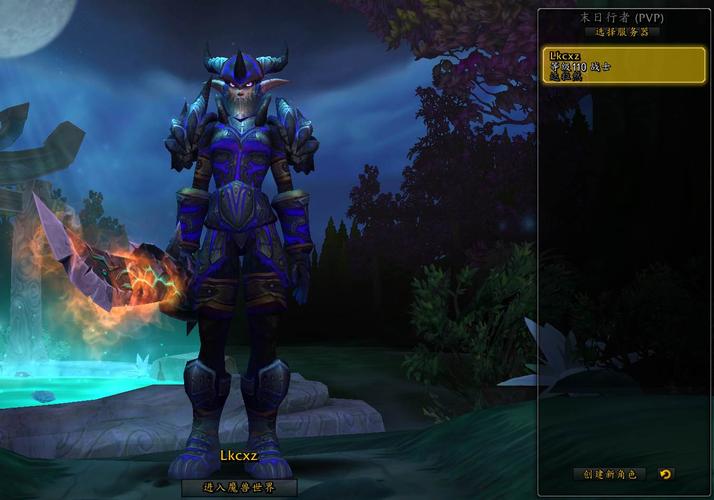Click the yellow curved-arrow undo icon
Screen dimensions: 714x500
pyautogui.click(x=666, y=474)
